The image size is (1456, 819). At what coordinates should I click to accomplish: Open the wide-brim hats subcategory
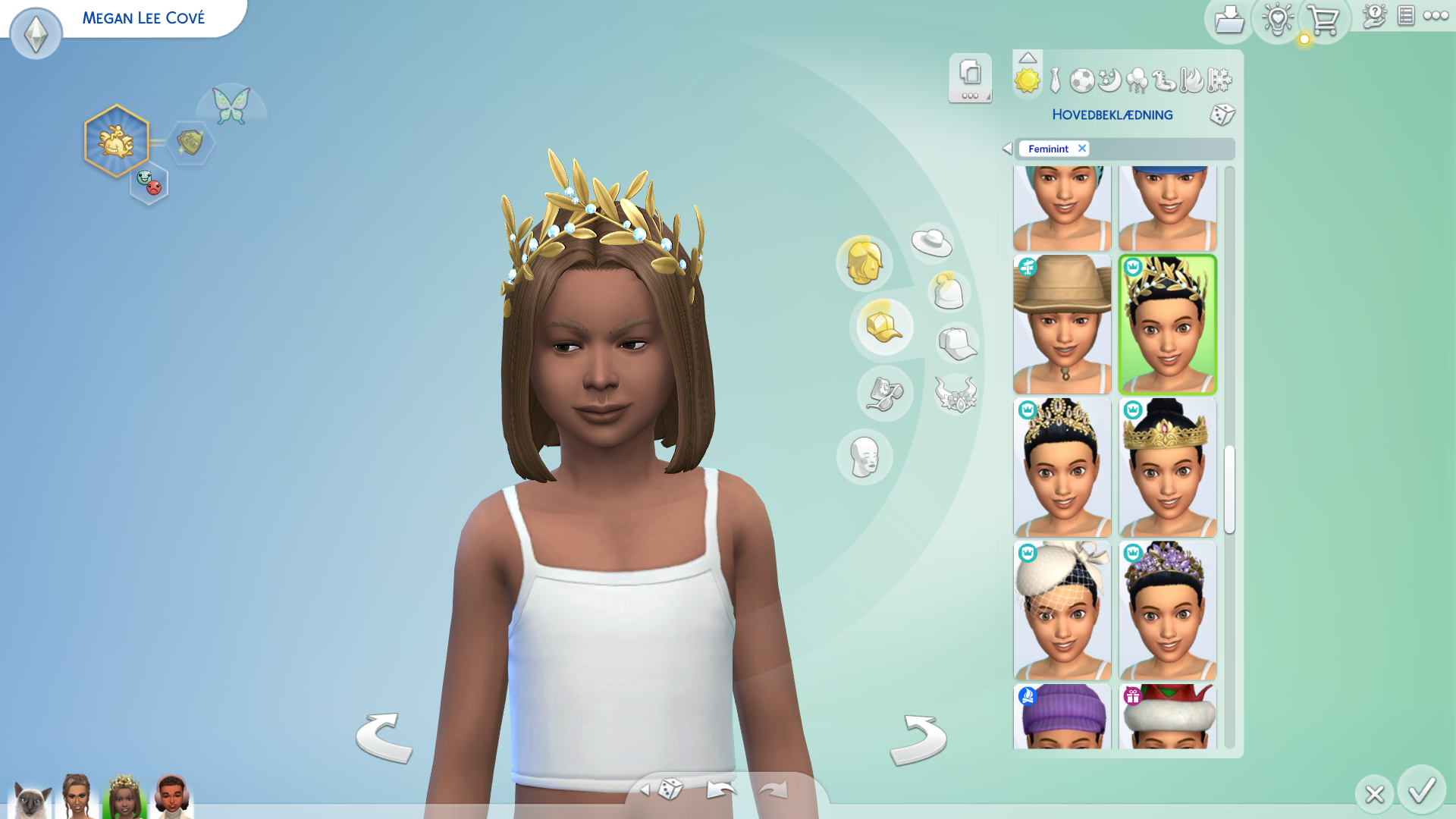932,243
